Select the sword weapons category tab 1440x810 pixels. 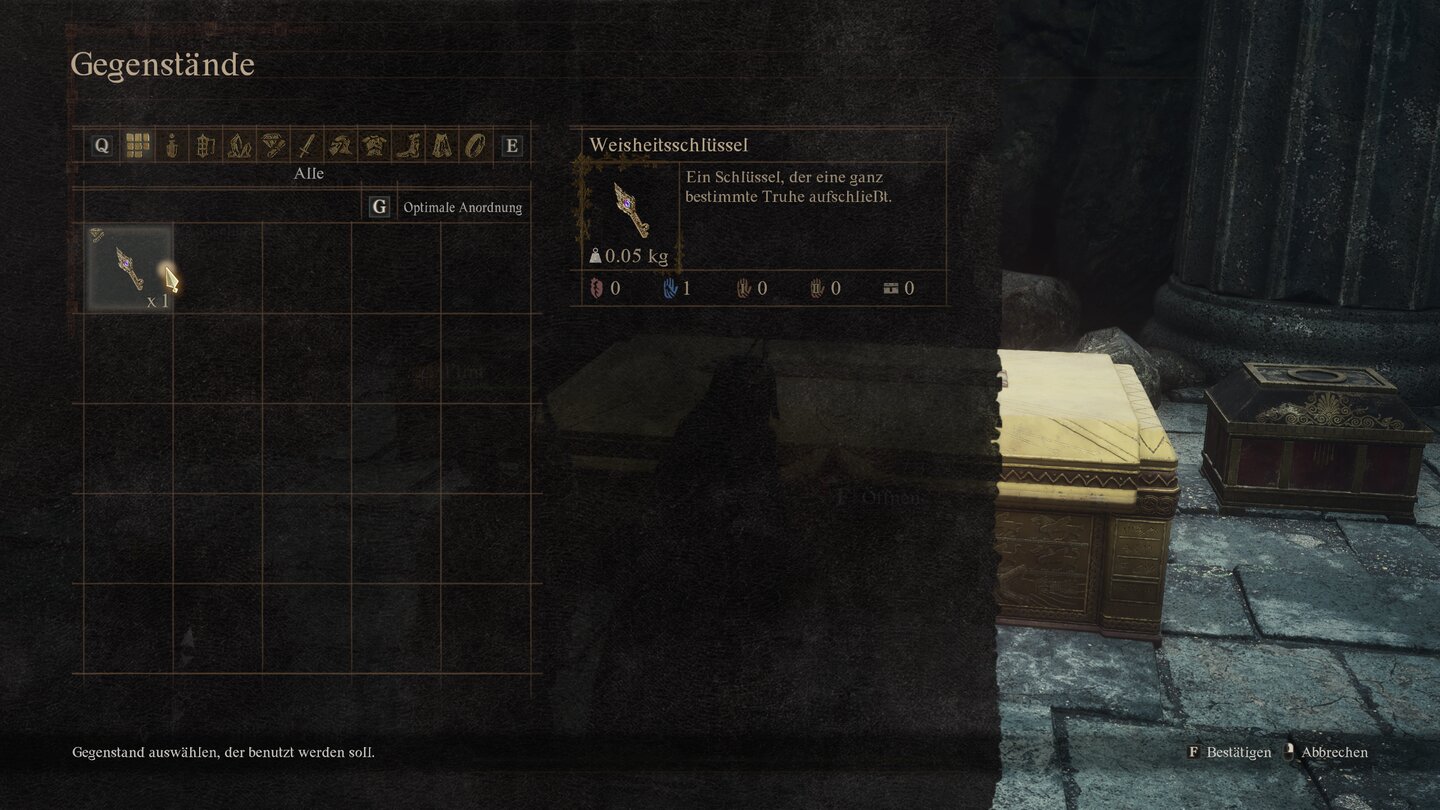tap(307, 146)
